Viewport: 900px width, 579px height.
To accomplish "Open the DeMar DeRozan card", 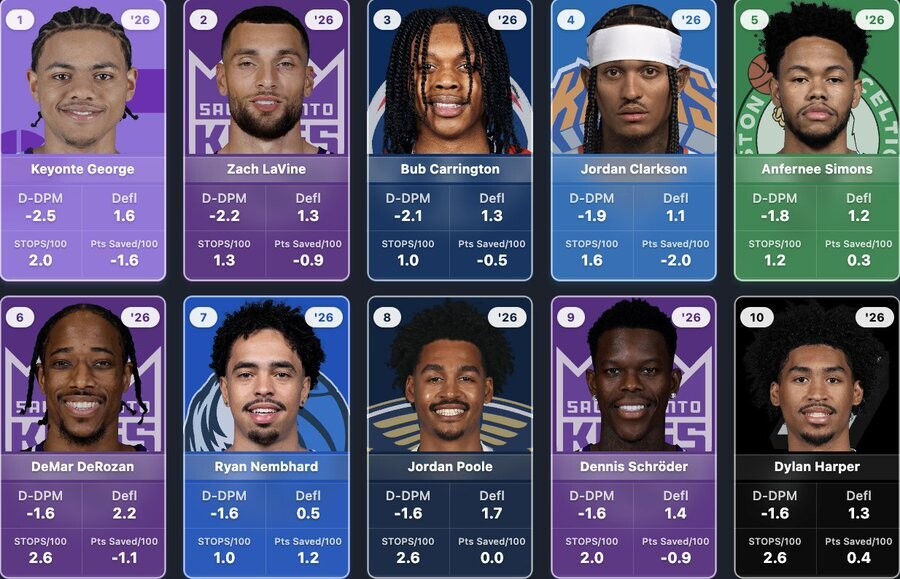I will (82, 437).
